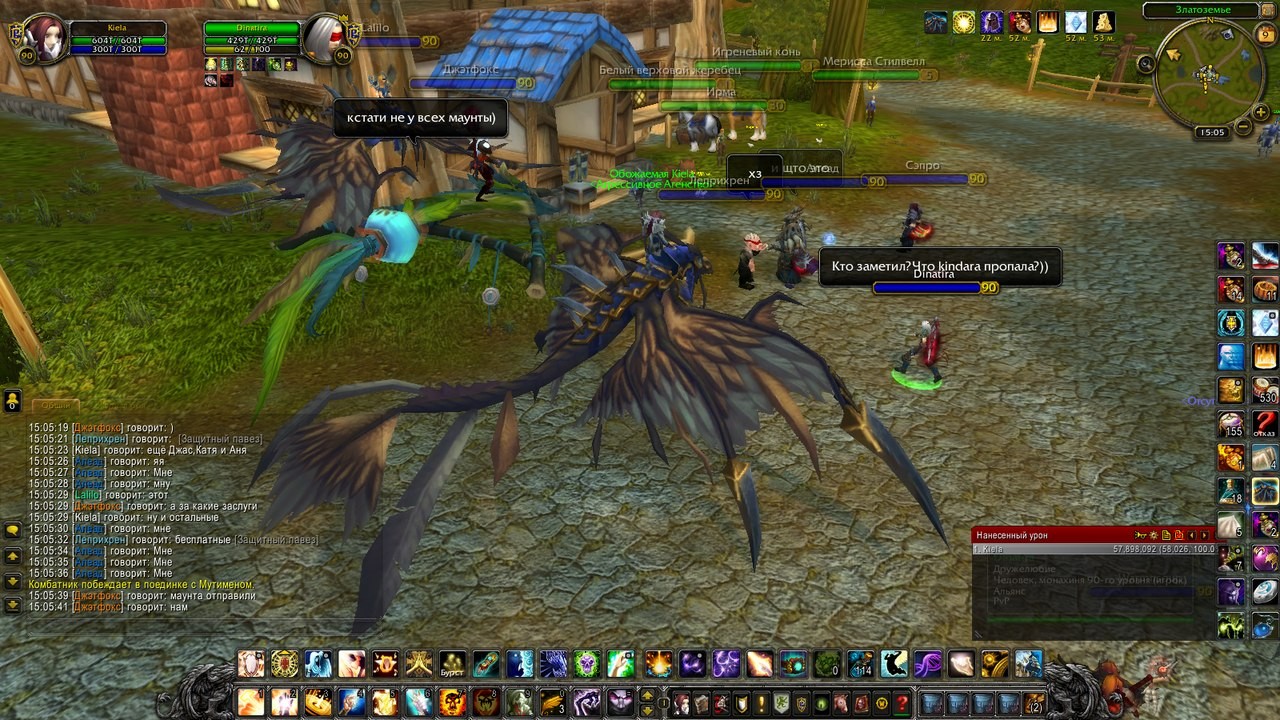Open the quest log exclamation mark icon
This screenshot has width=1280, height=720.
pos(761,703)
